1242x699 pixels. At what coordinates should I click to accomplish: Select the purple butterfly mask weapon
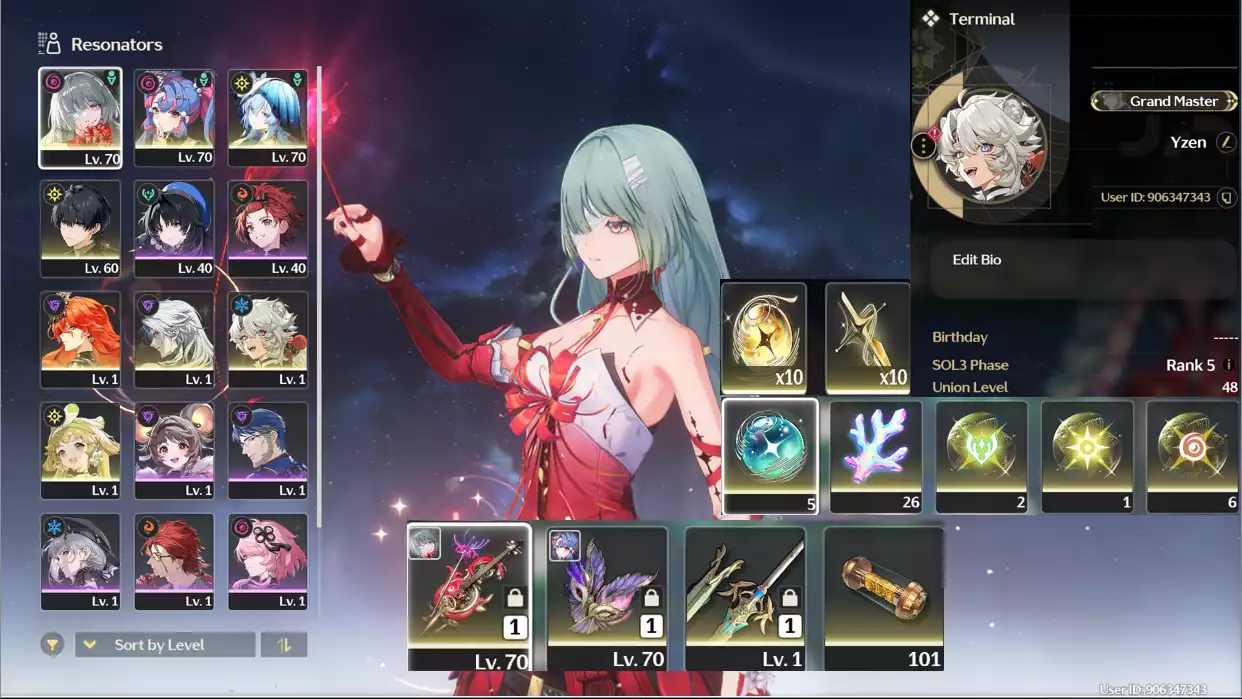coord(607,597)
